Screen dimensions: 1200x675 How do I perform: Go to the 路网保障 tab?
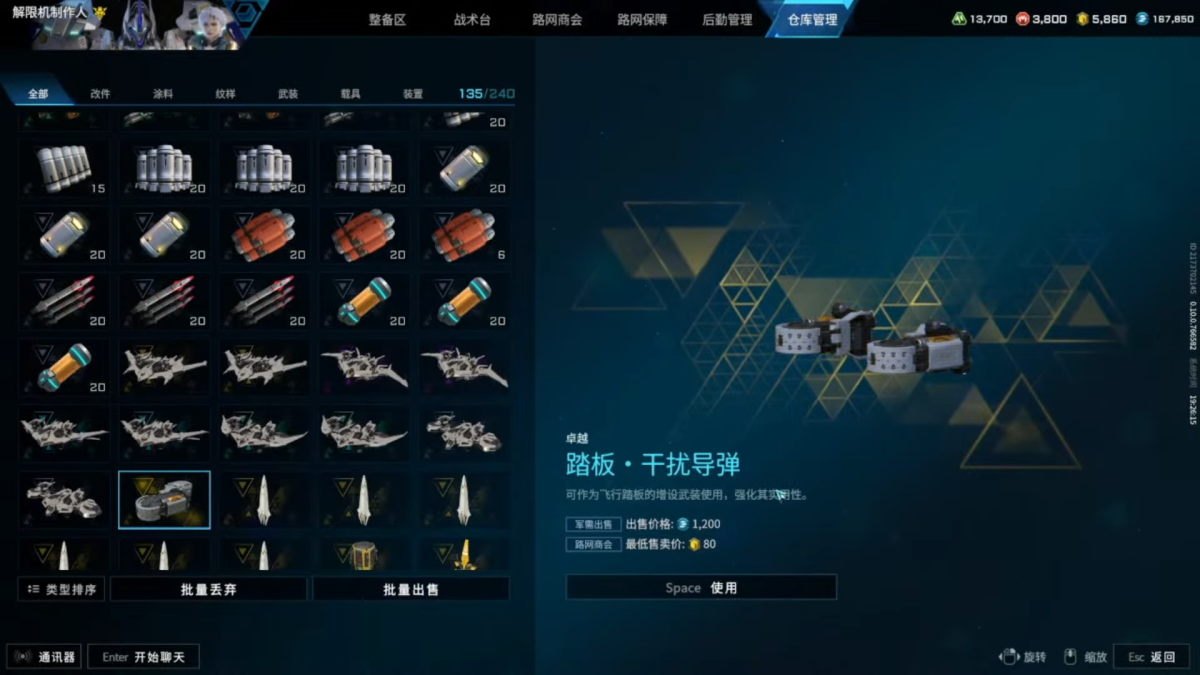[642, 20]
